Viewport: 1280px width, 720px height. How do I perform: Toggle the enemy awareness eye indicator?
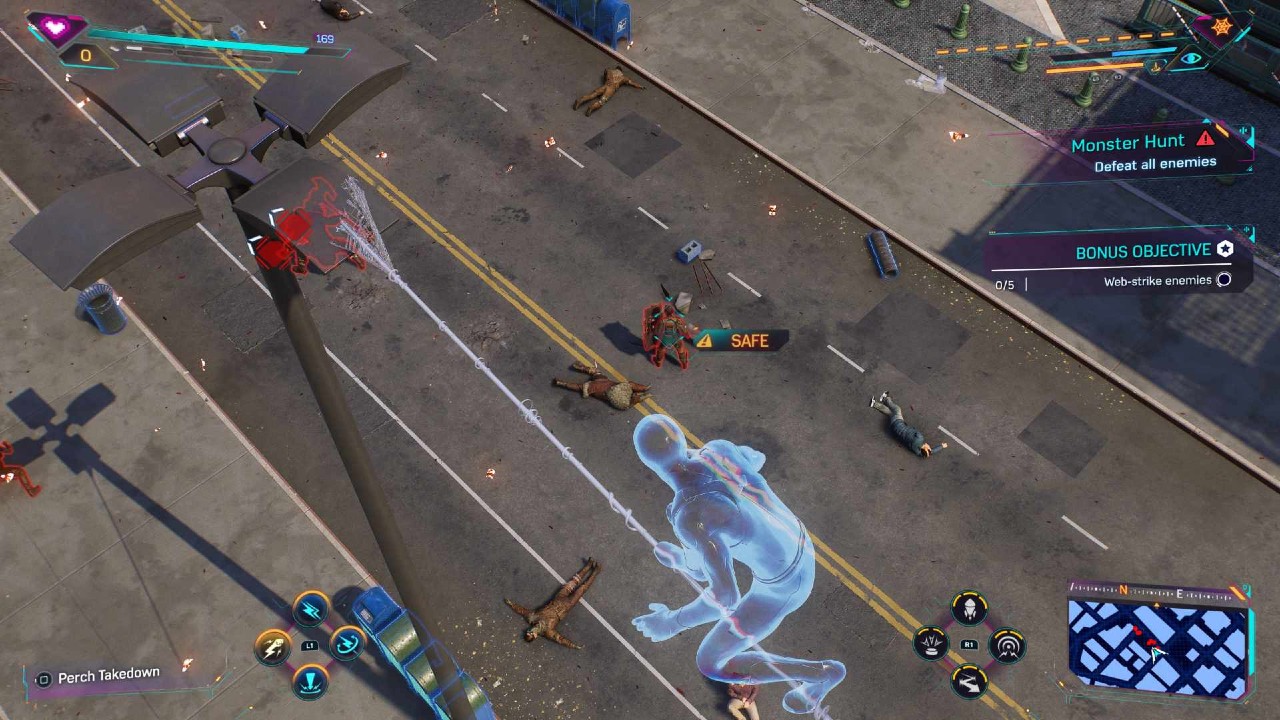[x=1192, y=57]
